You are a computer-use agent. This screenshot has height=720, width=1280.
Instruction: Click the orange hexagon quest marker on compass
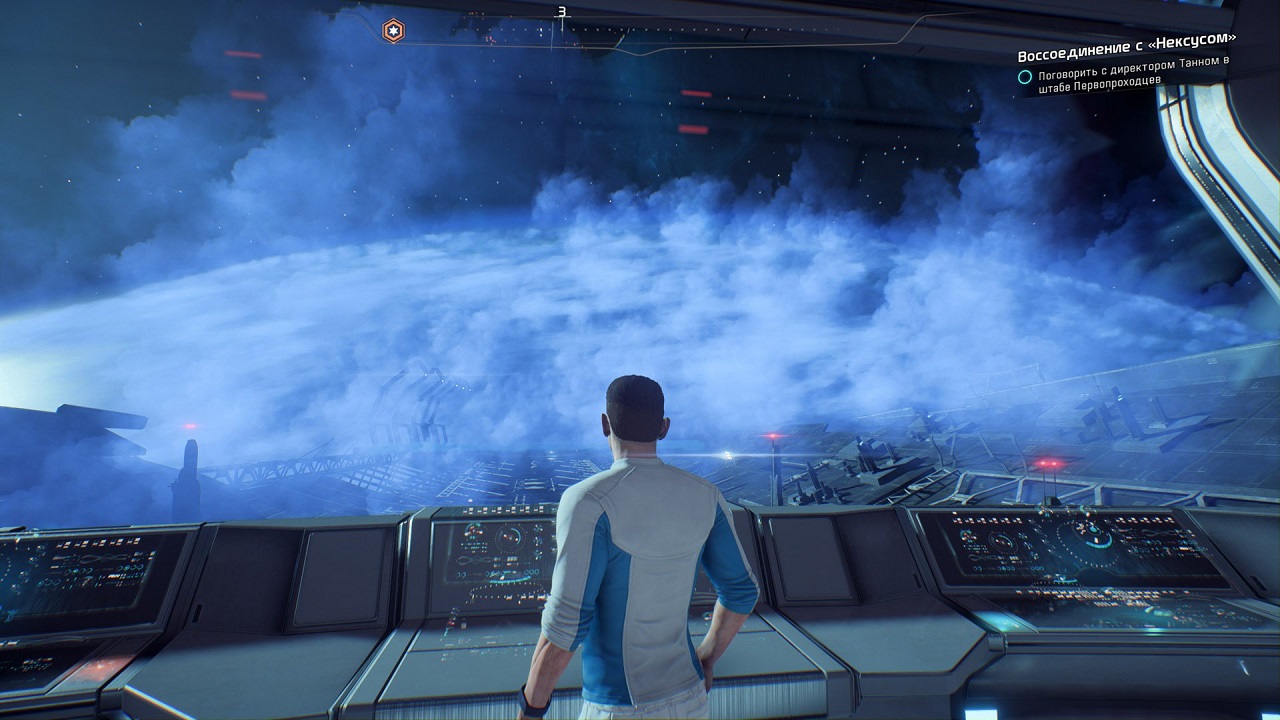394,30
